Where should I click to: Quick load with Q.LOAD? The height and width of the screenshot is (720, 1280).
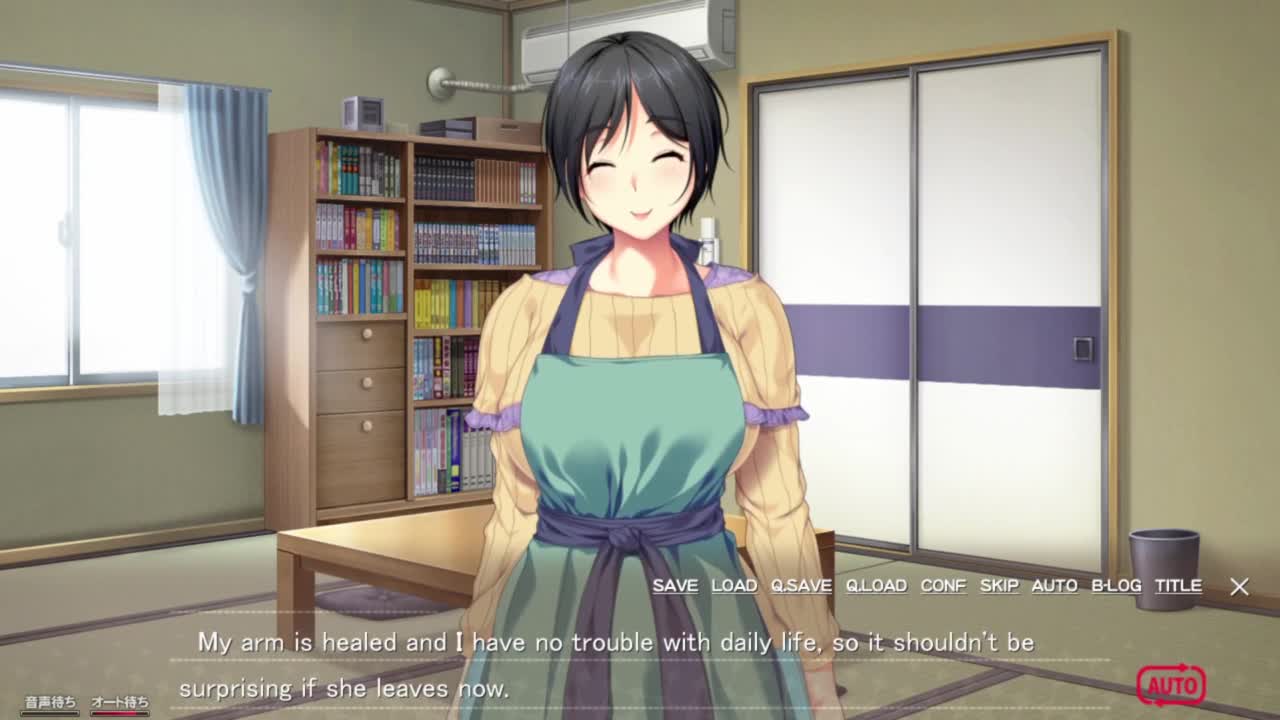pos(876,586)
